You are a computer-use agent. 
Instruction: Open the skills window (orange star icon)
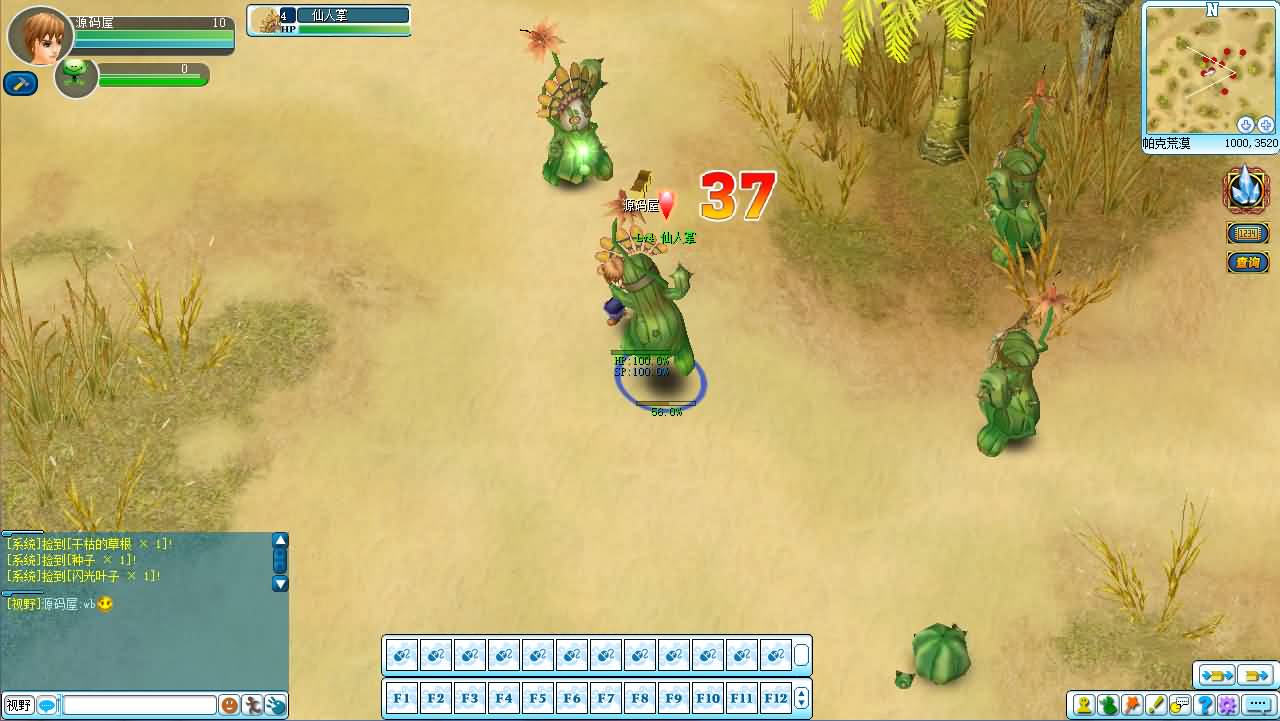coord(1132,705)
